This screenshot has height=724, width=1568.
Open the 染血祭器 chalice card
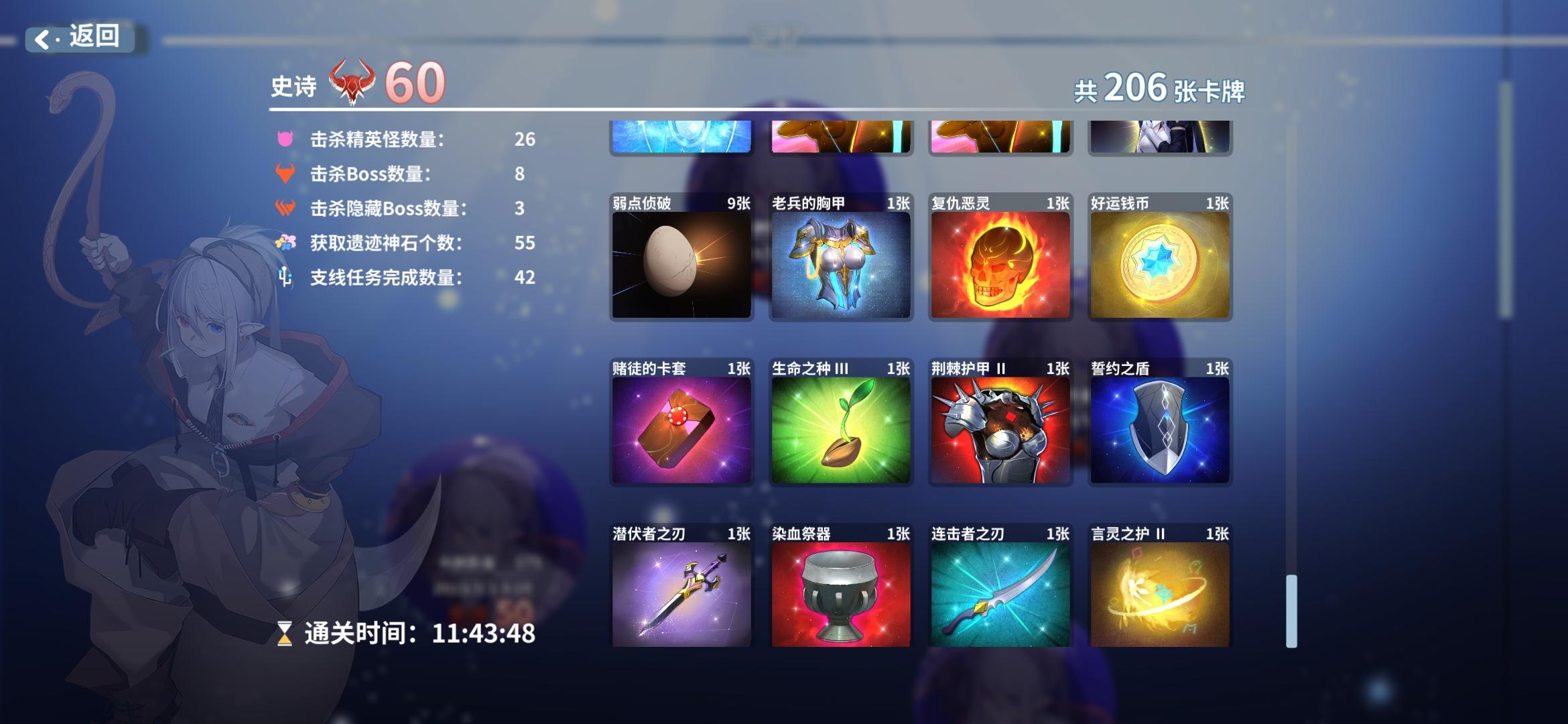[842, 590]
